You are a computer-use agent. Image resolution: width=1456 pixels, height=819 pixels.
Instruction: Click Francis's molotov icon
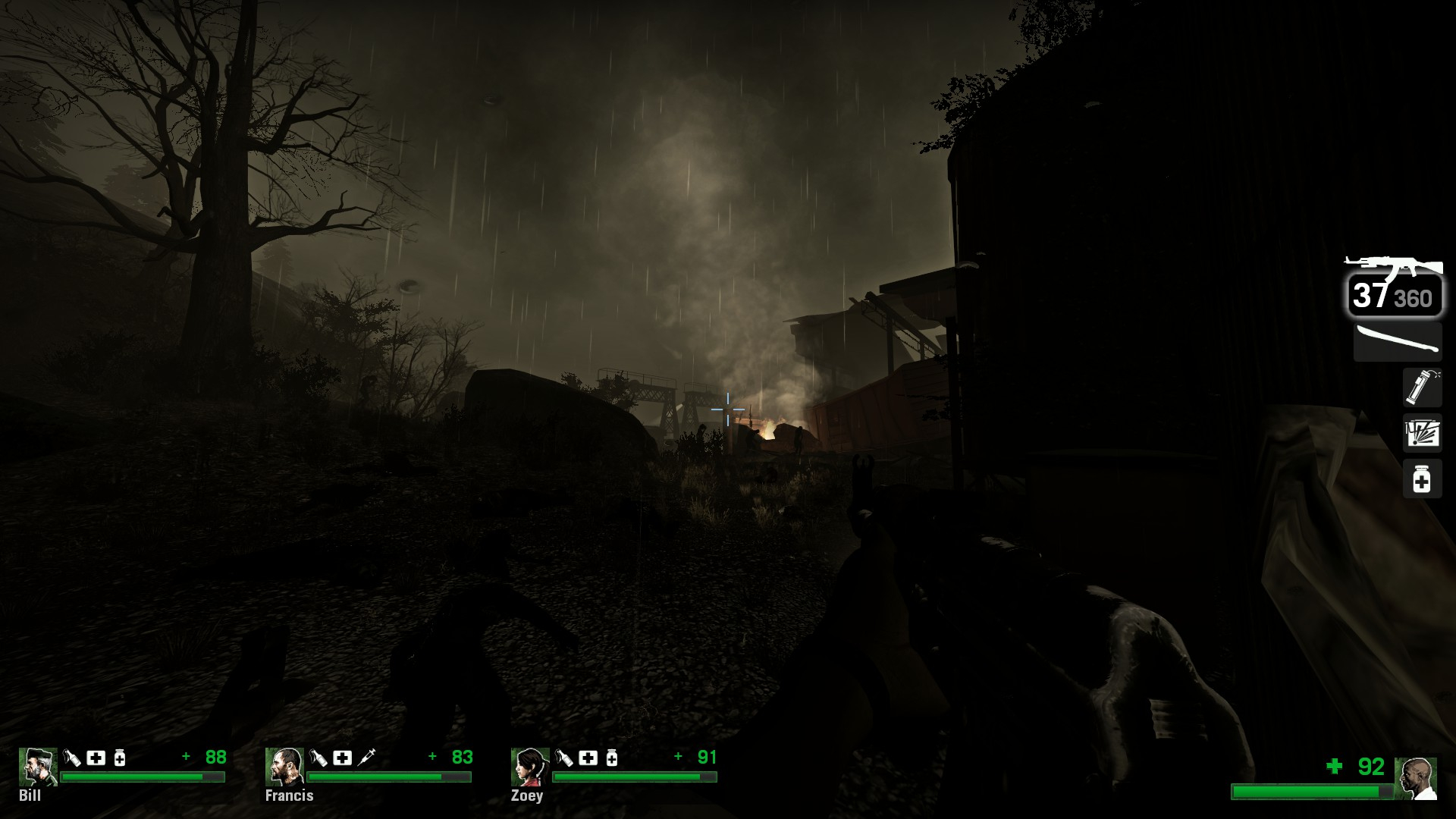pos(318,758)
